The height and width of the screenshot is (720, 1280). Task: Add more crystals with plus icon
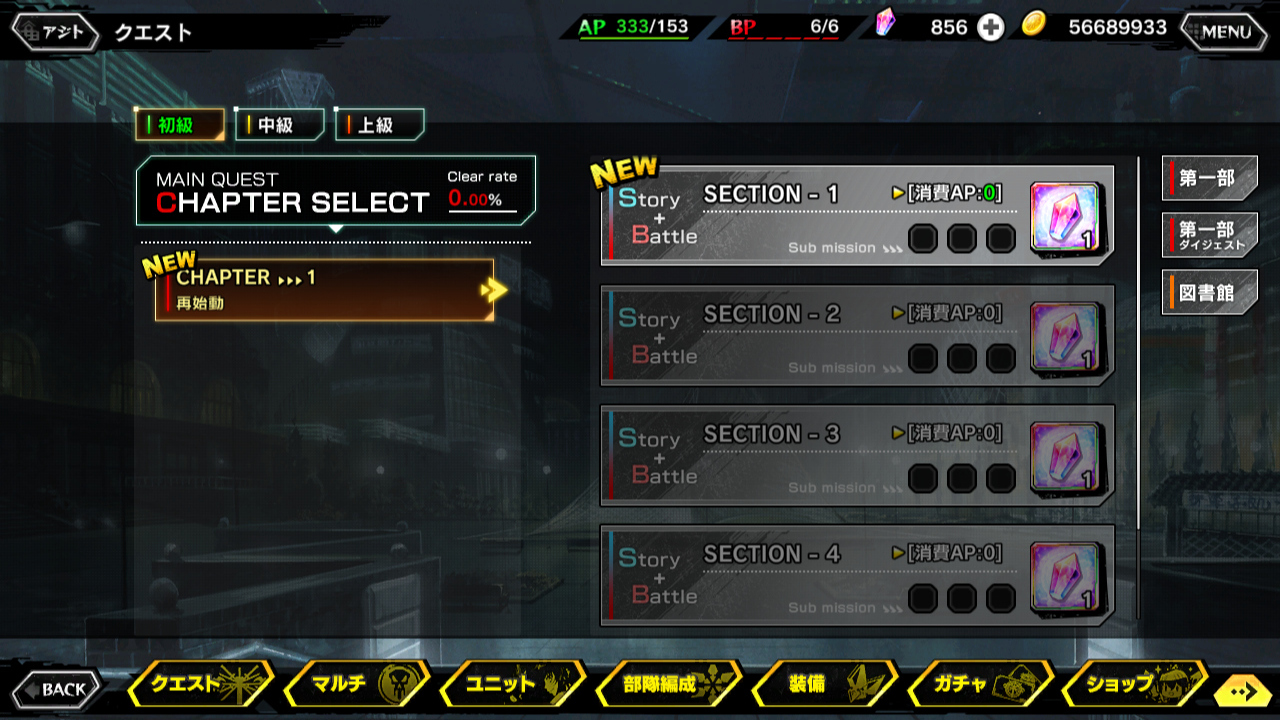[x=990, y=28]
